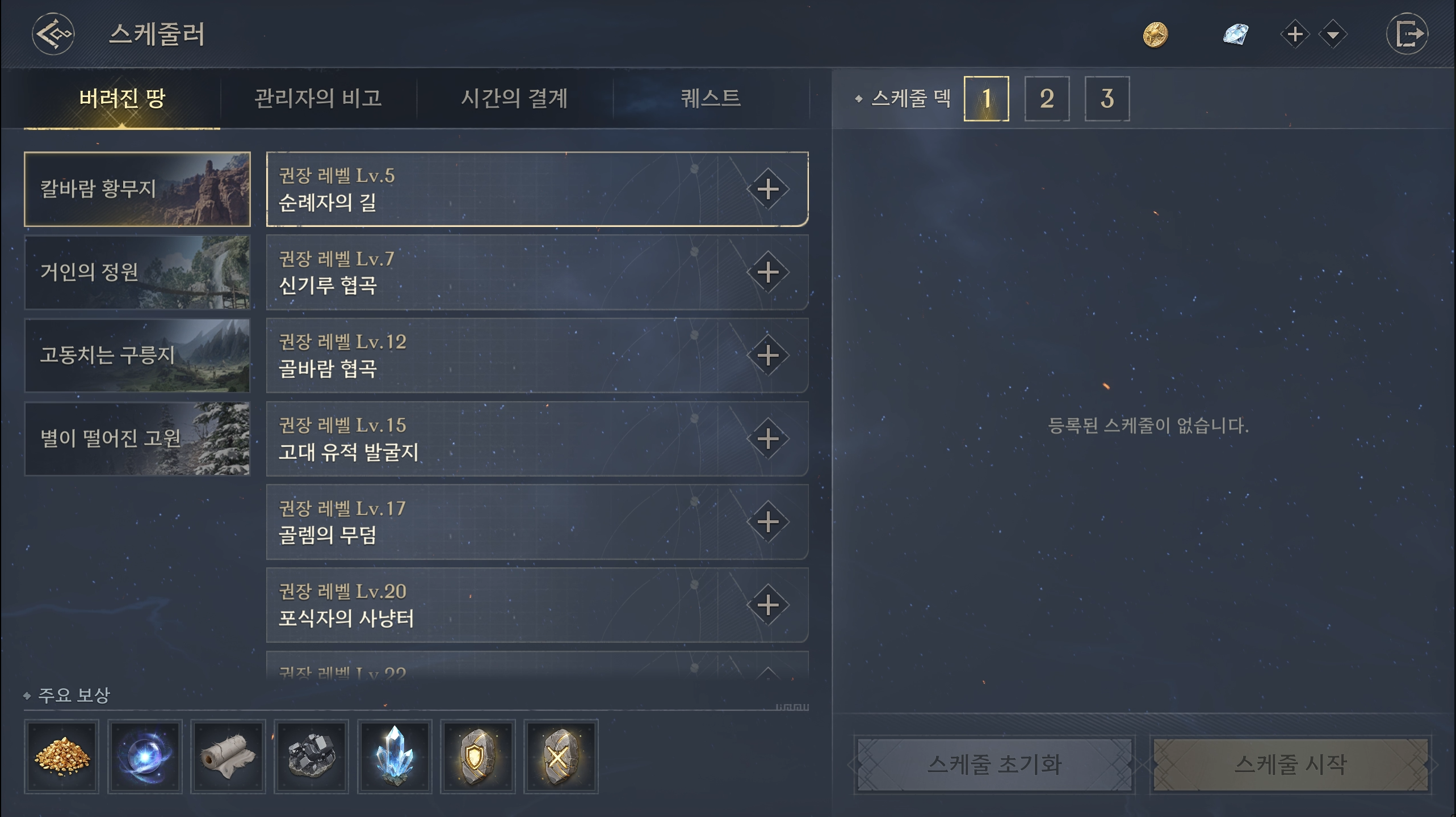
Task: Click the exit icon in top-right corner
Action: (1407, 34)
